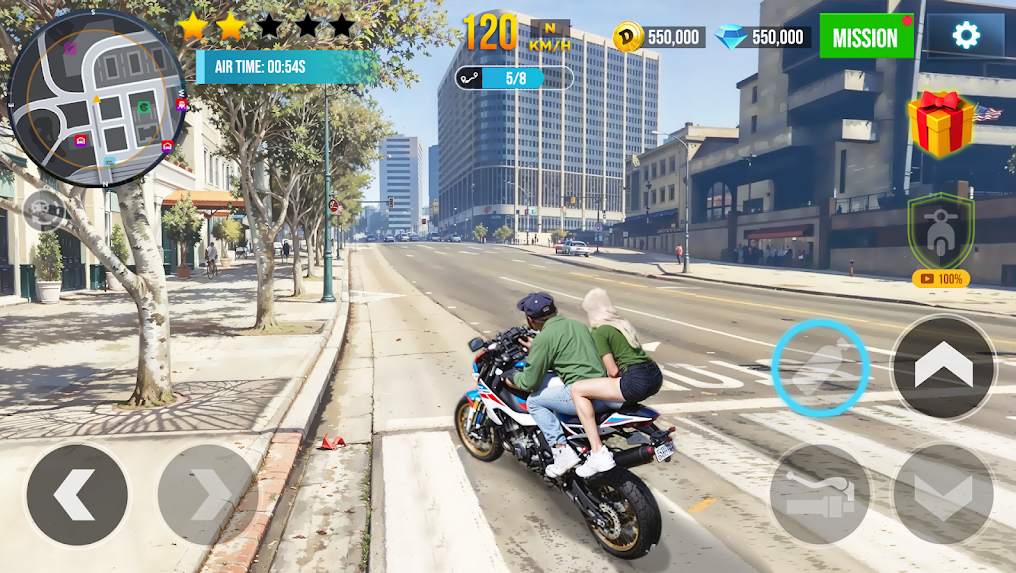Screen dimensions: 1016x573
Task: Open the green MISSION button
Action: click(x=866, y=37)
